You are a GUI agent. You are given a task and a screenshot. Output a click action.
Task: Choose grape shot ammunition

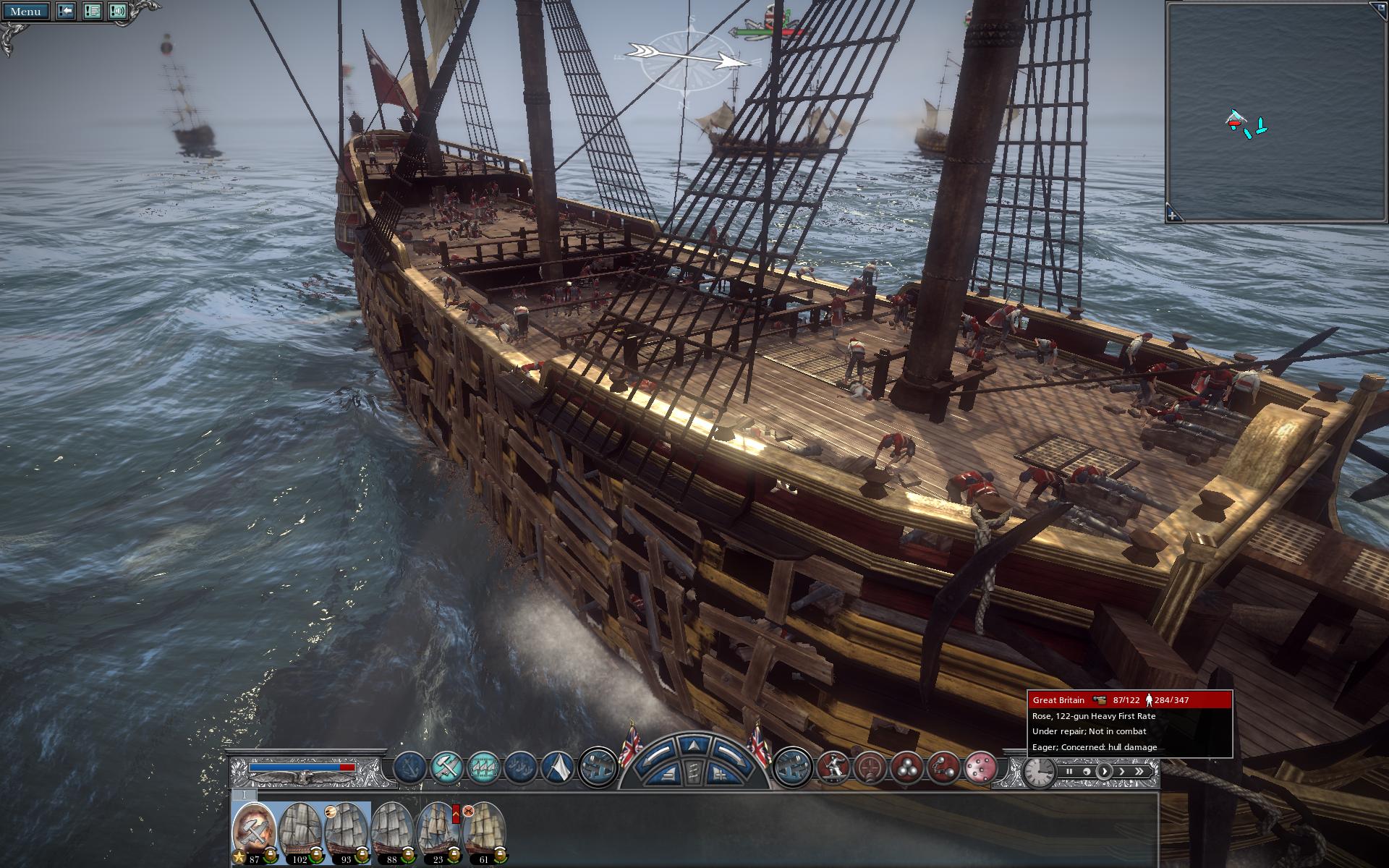pos(981,767)
